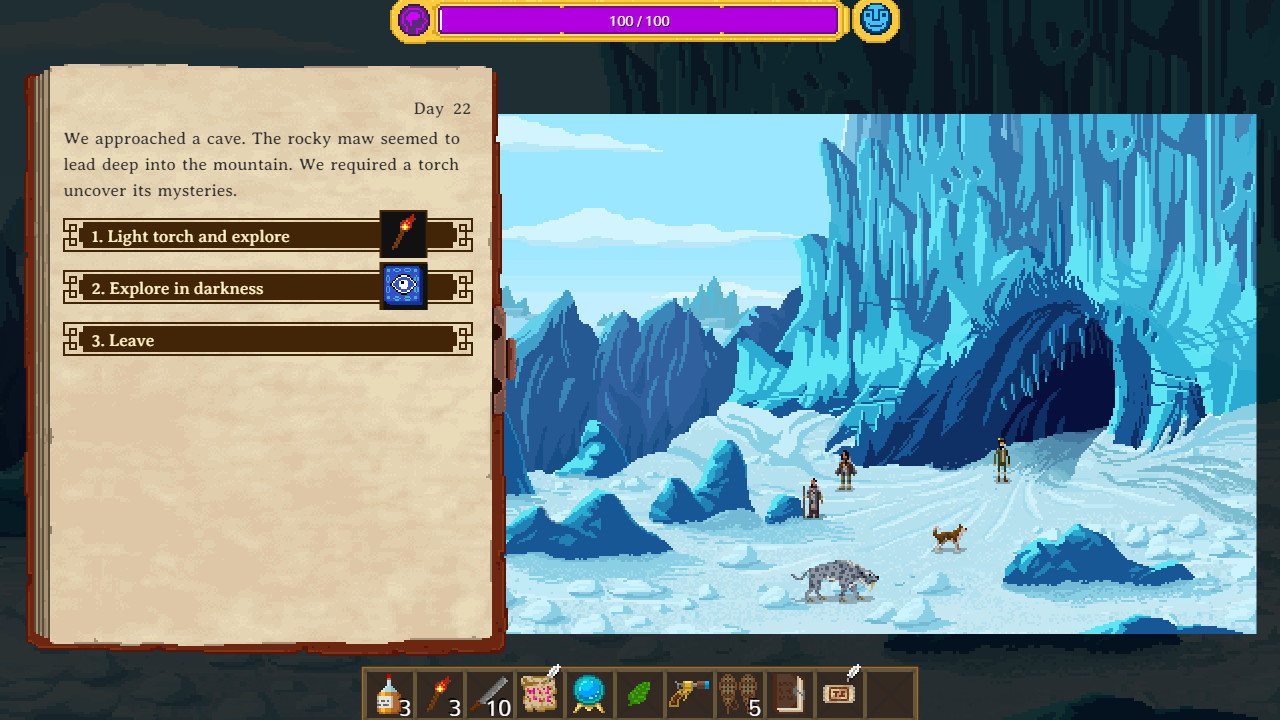Select the torch in the inventory bar

coord(439,692)
